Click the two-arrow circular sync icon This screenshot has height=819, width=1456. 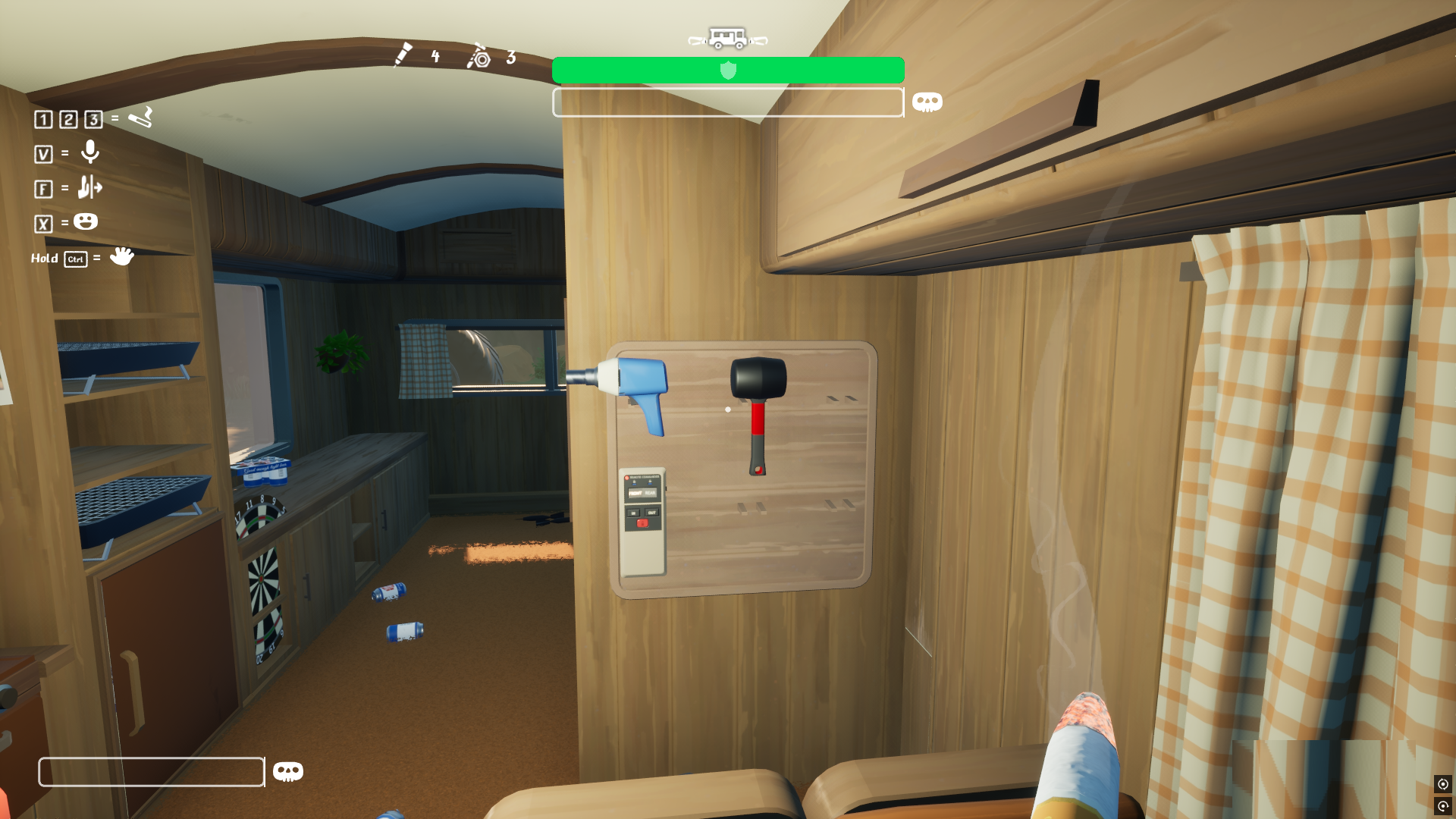point(1442,784)
